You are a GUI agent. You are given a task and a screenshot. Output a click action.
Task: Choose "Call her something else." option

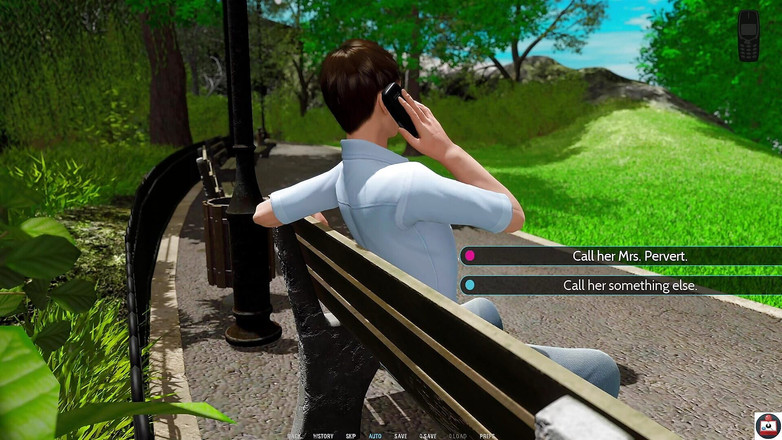pos(620,285)
